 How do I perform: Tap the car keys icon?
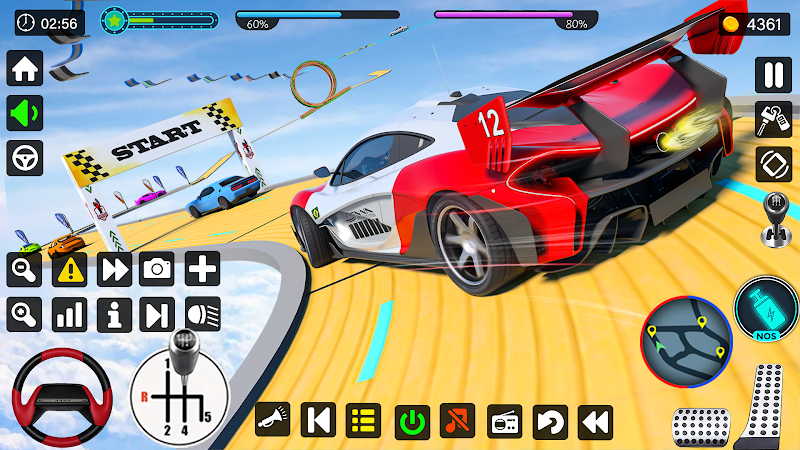click(772, 119)
